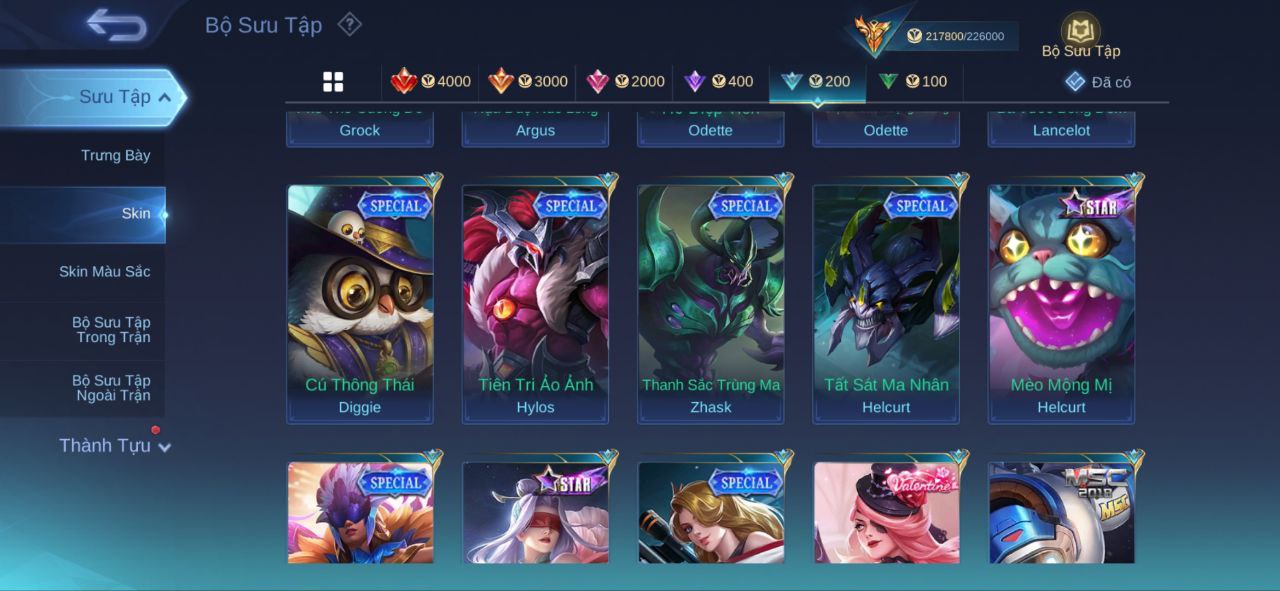Open Bộ Sưu Tập Ngoài Trận

(111, 388)
